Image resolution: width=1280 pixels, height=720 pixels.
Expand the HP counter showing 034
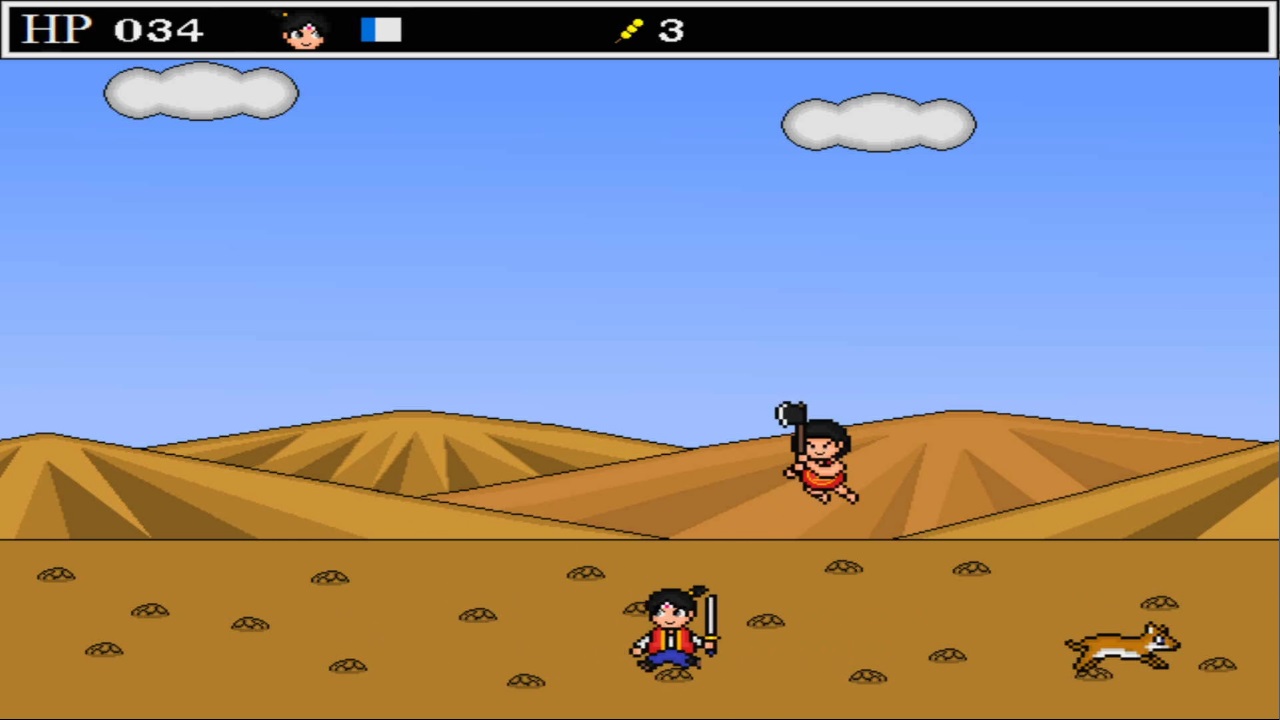[x=160, y=29]
